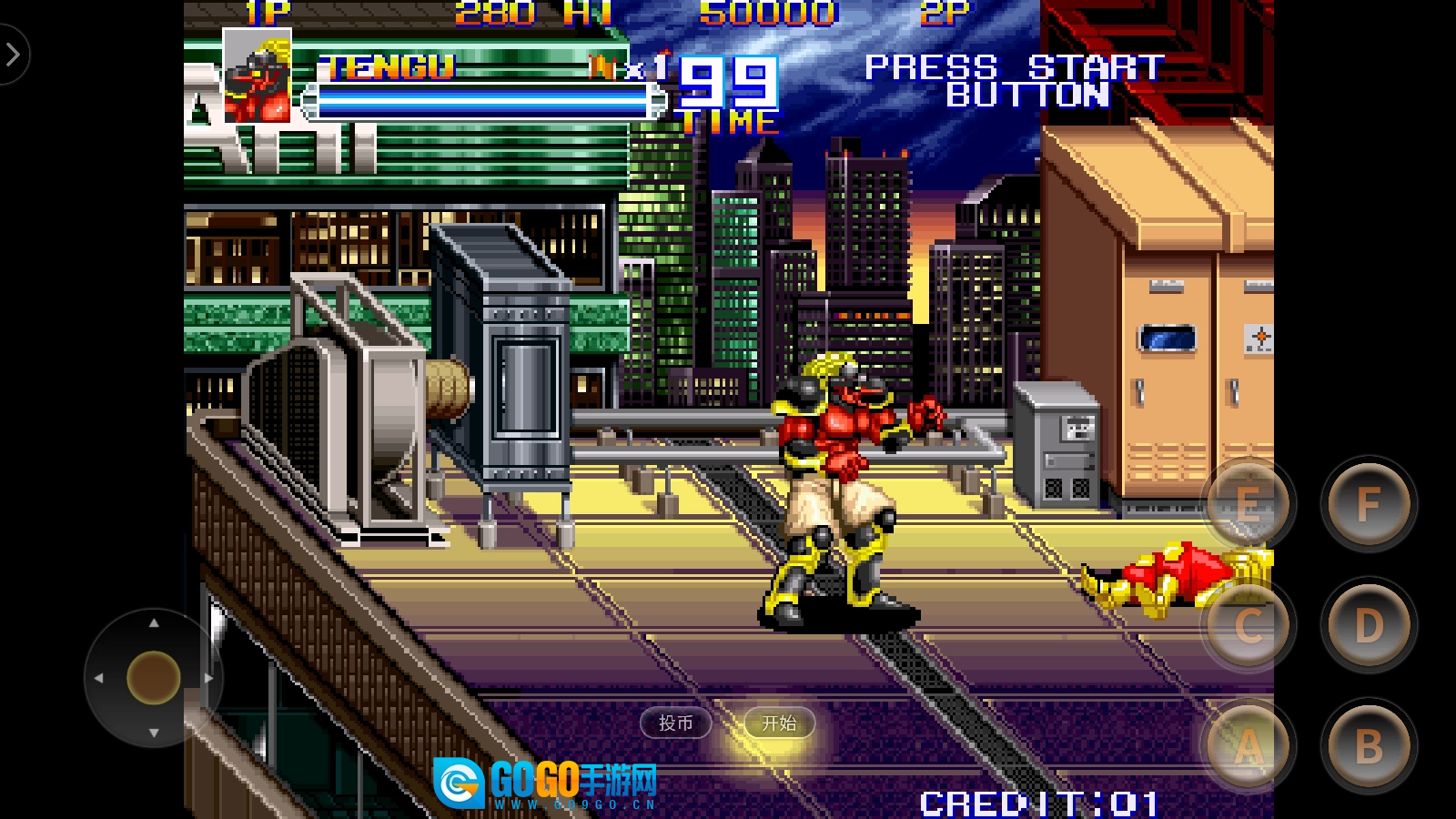
Task: Tap the 开始 start button
Action: click(779, 723)
